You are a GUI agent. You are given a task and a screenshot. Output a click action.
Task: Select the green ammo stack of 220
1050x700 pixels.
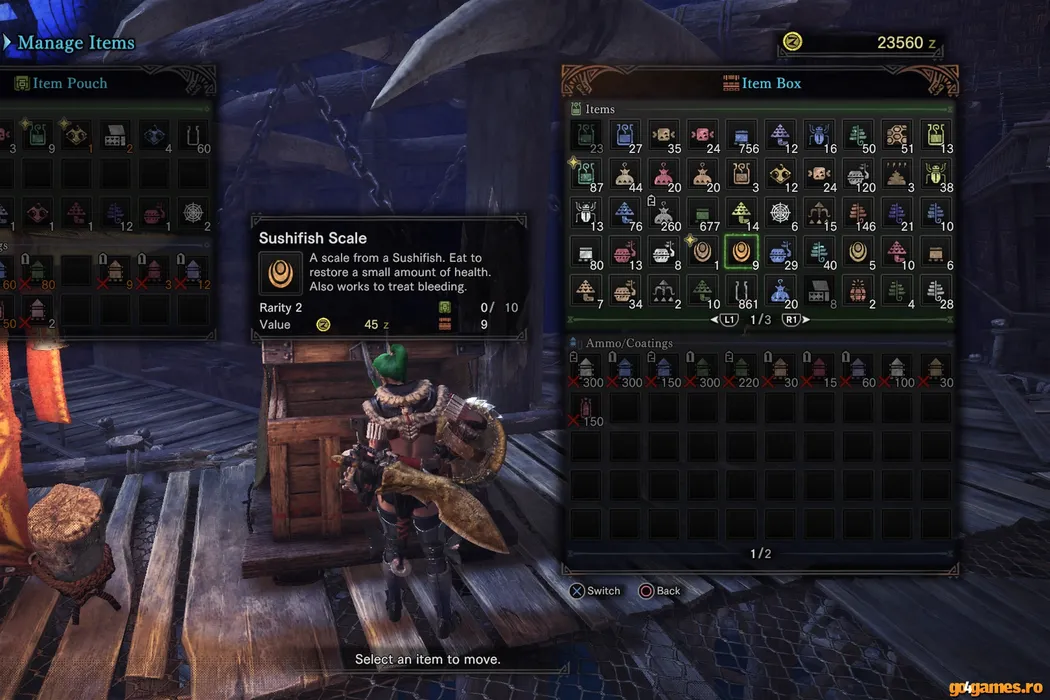point(742,370)
